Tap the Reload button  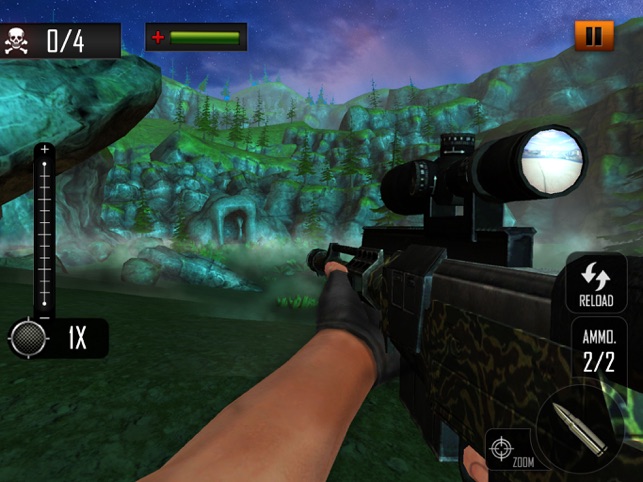coord(596,284)
